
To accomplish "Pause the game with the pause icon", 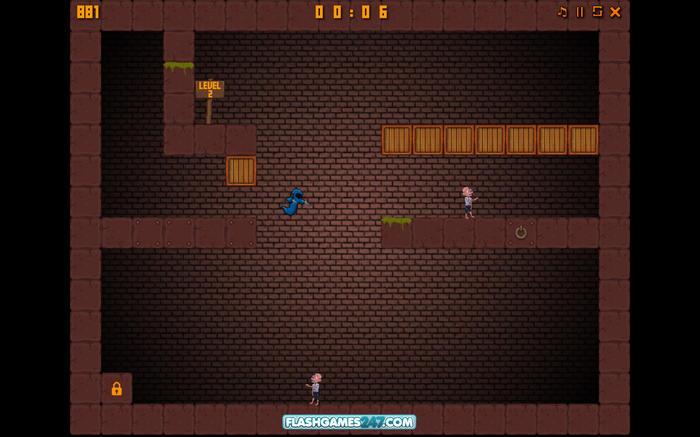I will 580,12.
